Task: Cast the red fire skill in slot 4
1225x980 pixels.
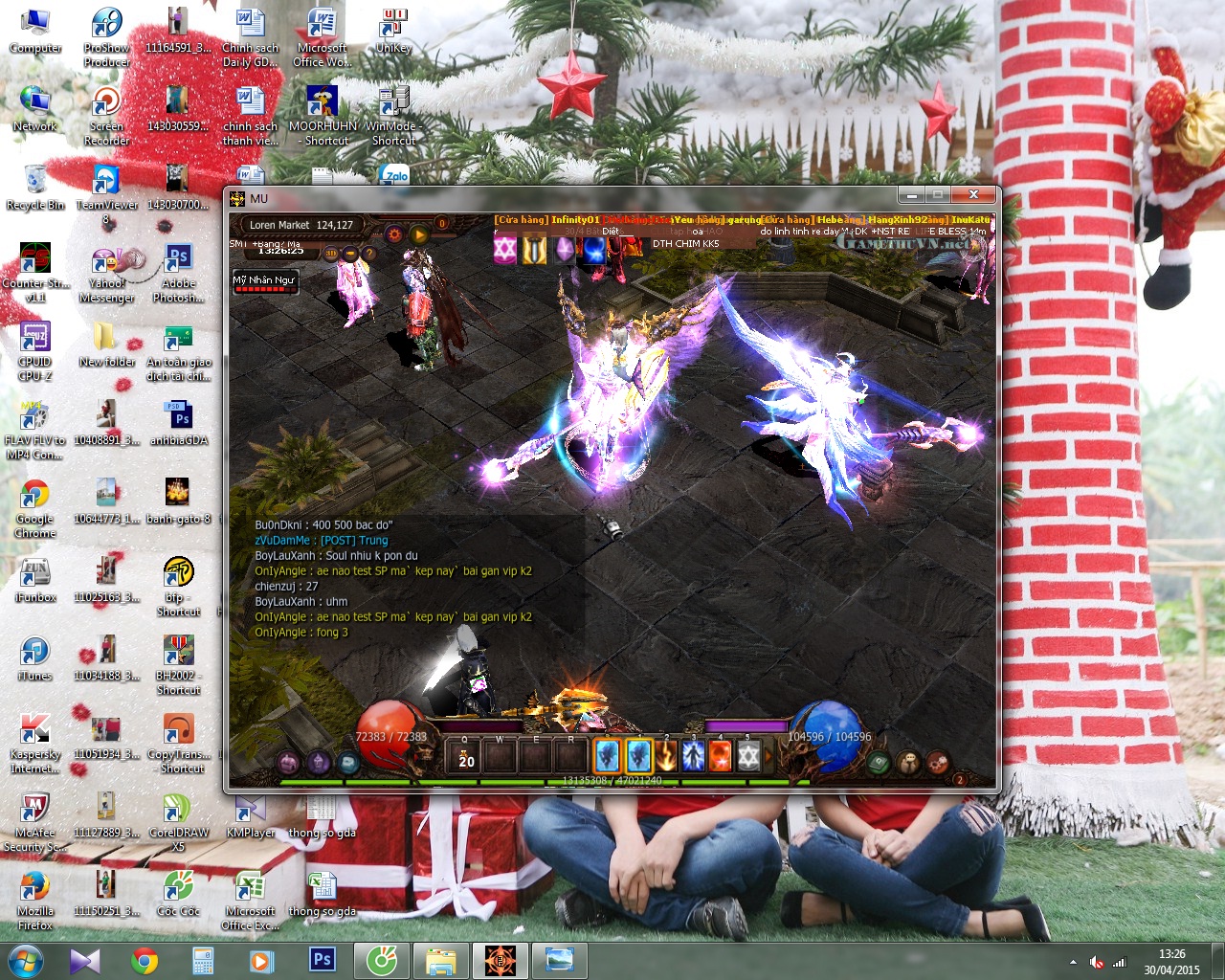Action: pyautogui.click(x=720, y=756)
